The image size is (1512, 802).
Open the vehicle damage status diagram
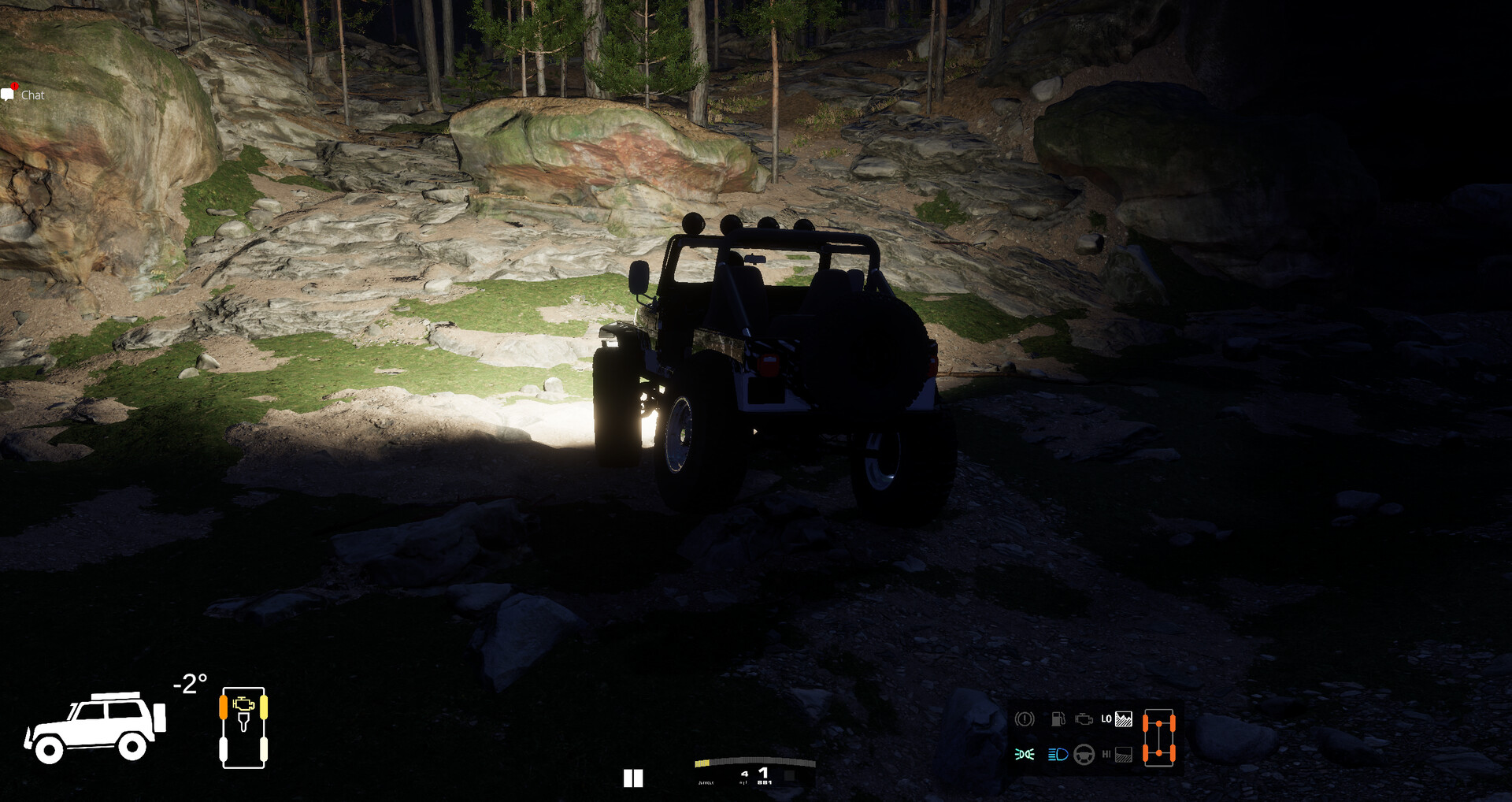pyautogui.click(x=243, y=728)
